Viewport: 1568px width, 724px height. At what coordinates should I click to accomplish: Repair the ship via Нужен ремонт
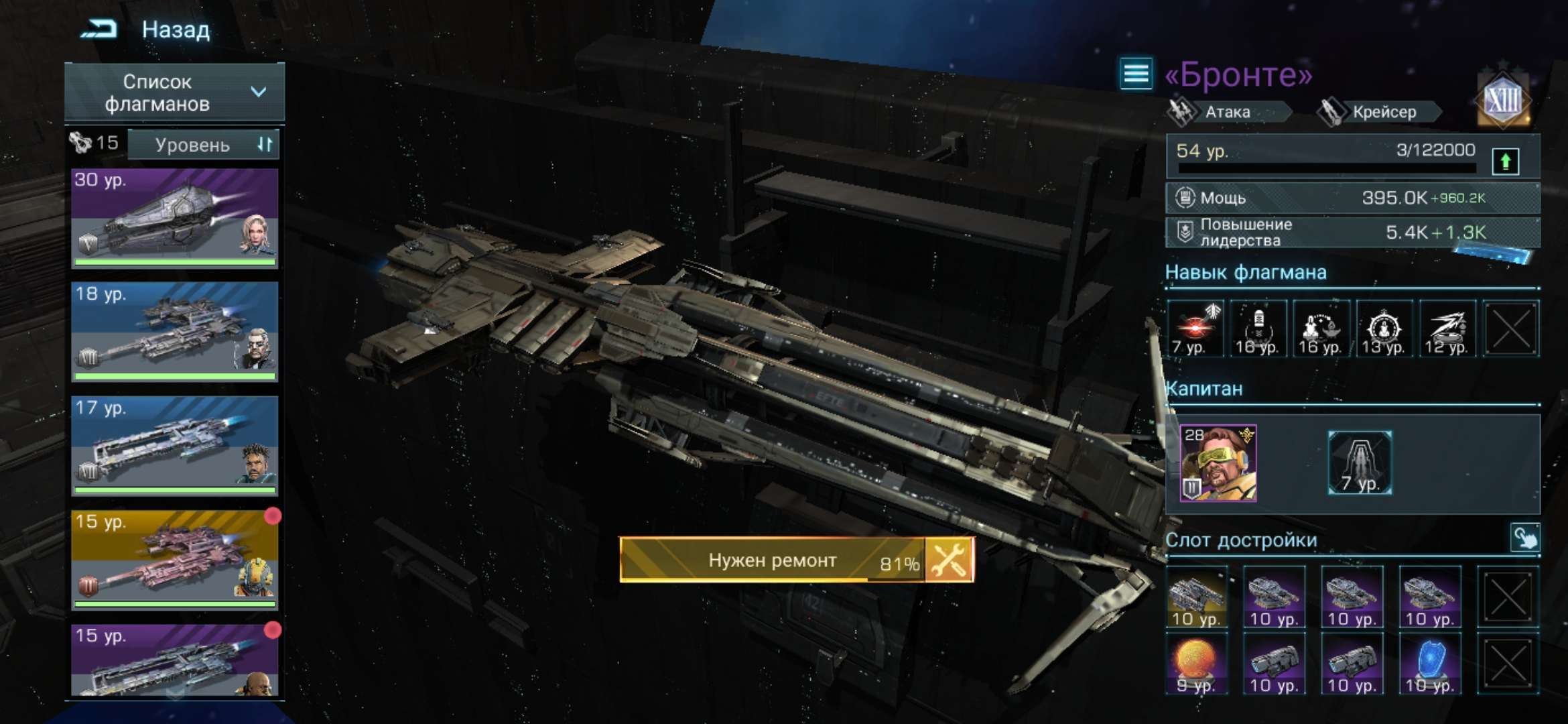click(x=796, y=560)
